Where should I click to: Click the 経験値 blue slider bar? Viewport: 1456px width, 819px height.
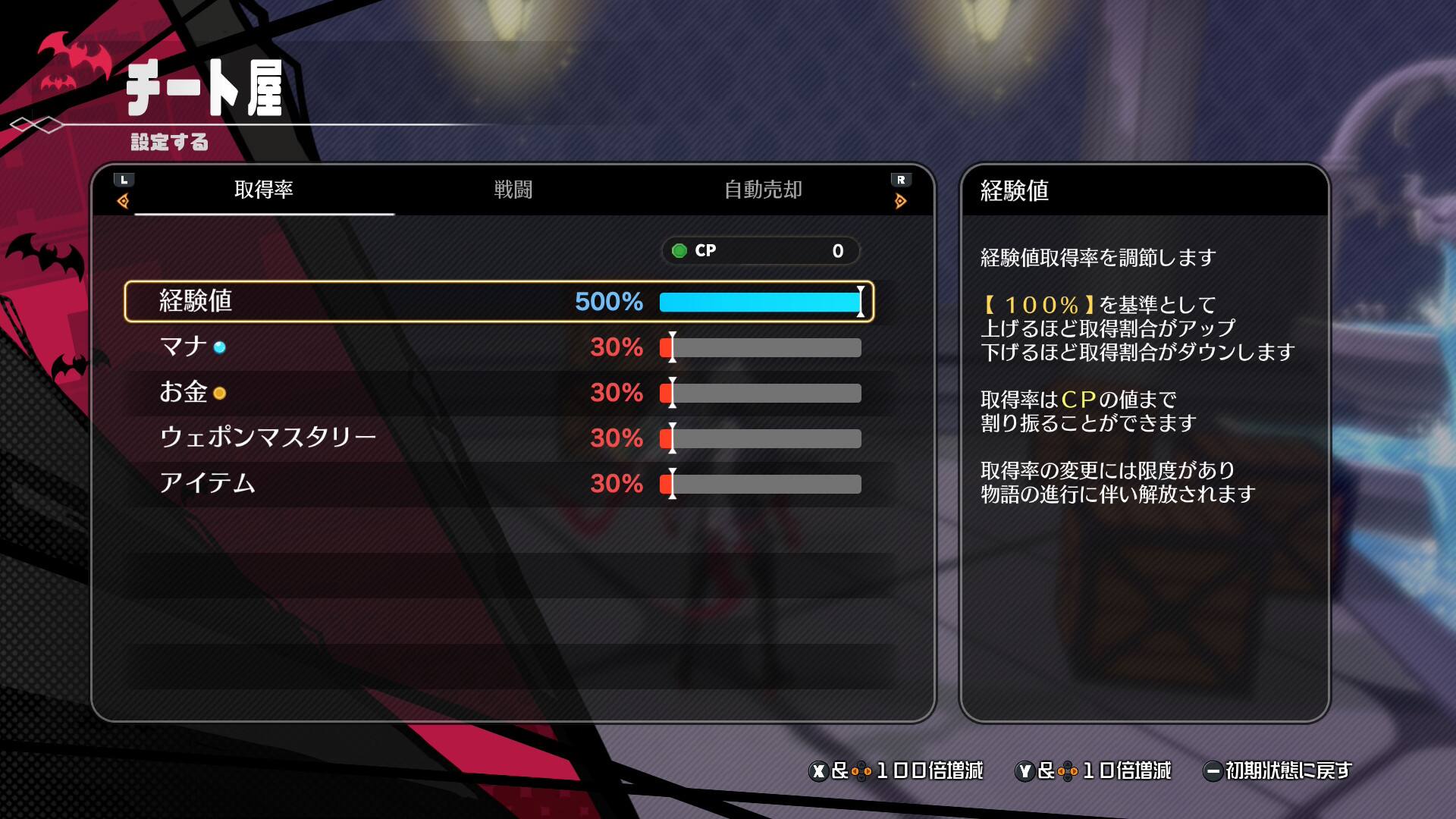point(760,302)
